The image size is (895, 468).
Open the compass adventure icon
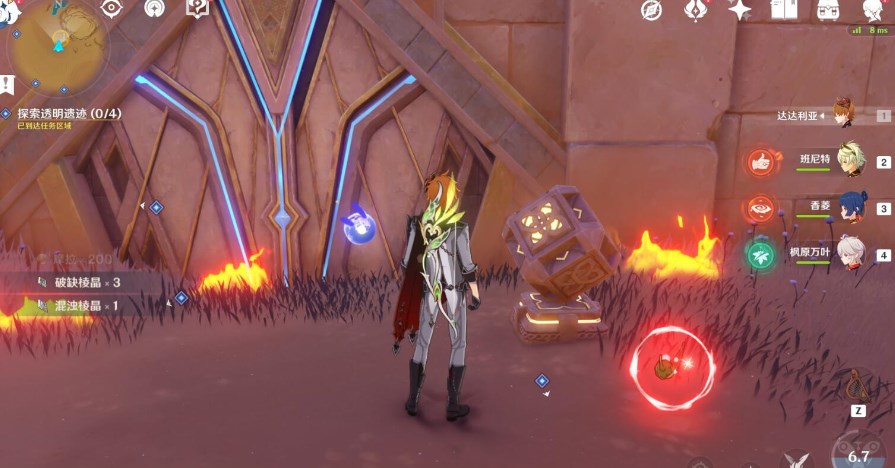pyautogui.click(x=652, y=11)
